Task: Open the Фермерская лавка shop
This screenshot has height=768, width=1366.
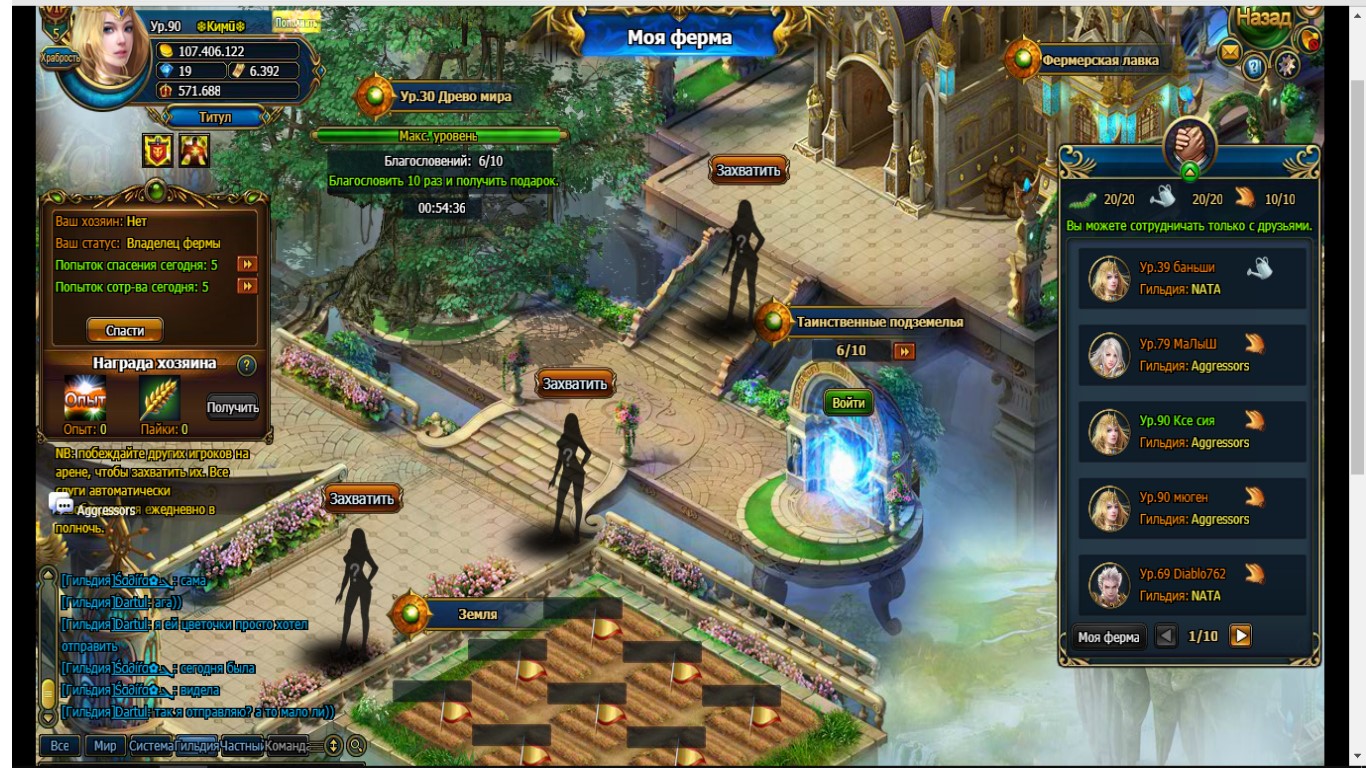Action: pyautogui.click(x=1099, y=60)
